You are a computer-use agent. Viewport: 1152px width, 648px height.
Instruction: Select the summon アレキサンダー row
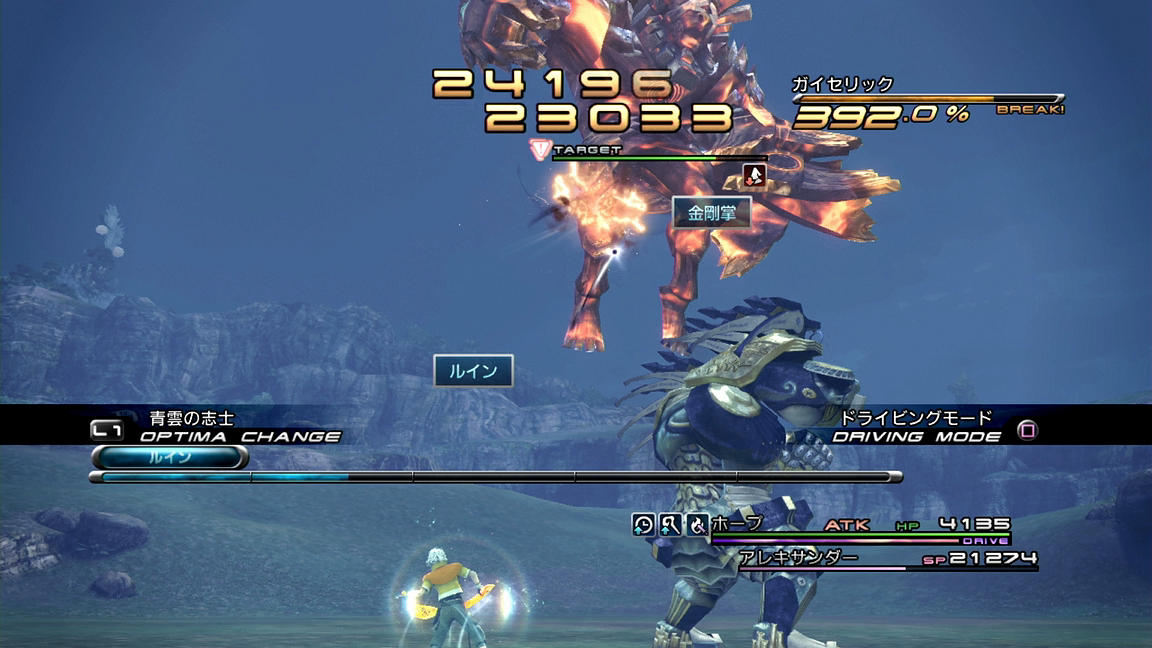click(x=798, y=558)
